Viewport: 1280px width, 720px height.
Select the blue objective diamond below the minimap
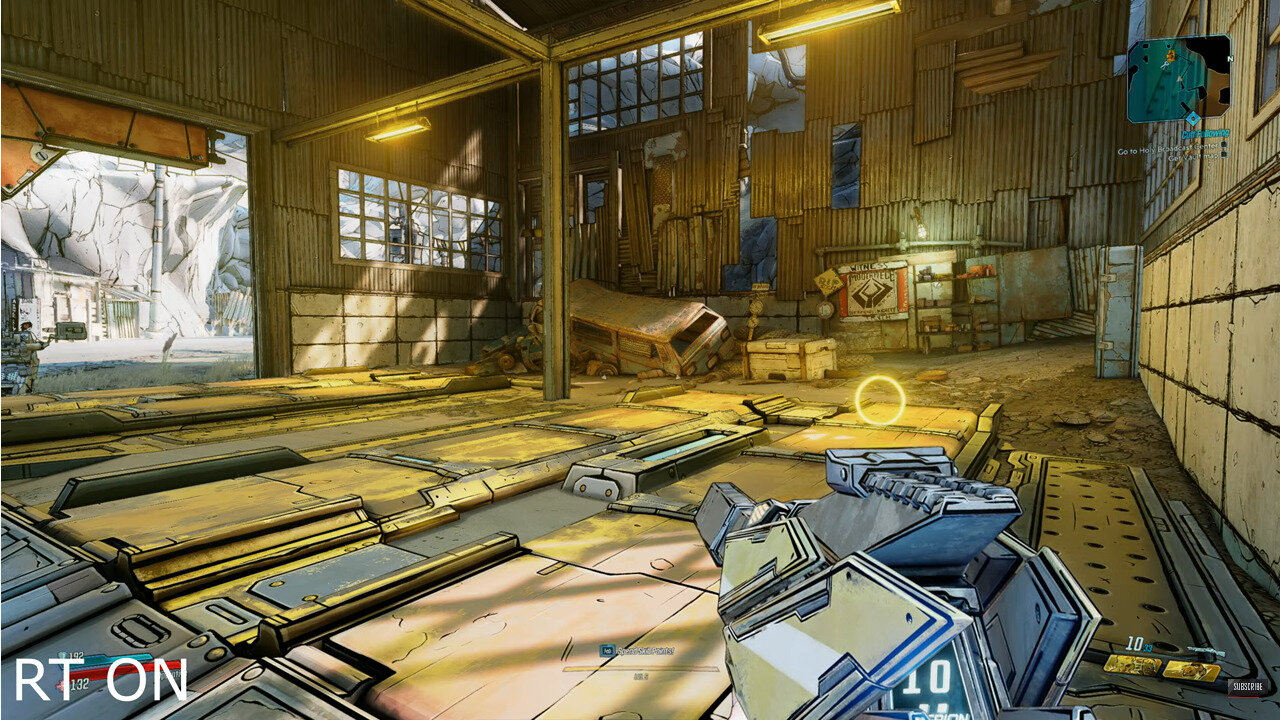(x=1193, y=117)
